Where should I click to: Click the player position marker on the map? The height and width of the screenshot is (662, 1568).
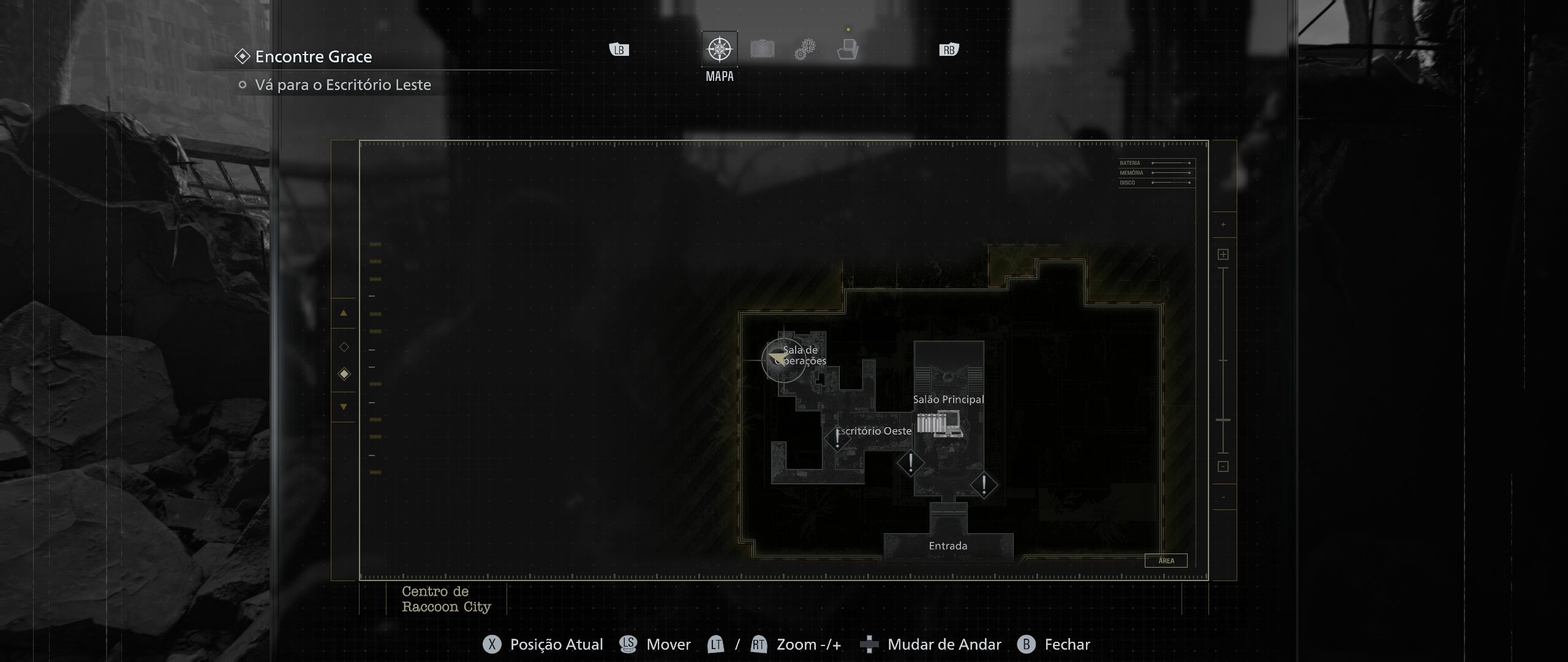point(778,357)
